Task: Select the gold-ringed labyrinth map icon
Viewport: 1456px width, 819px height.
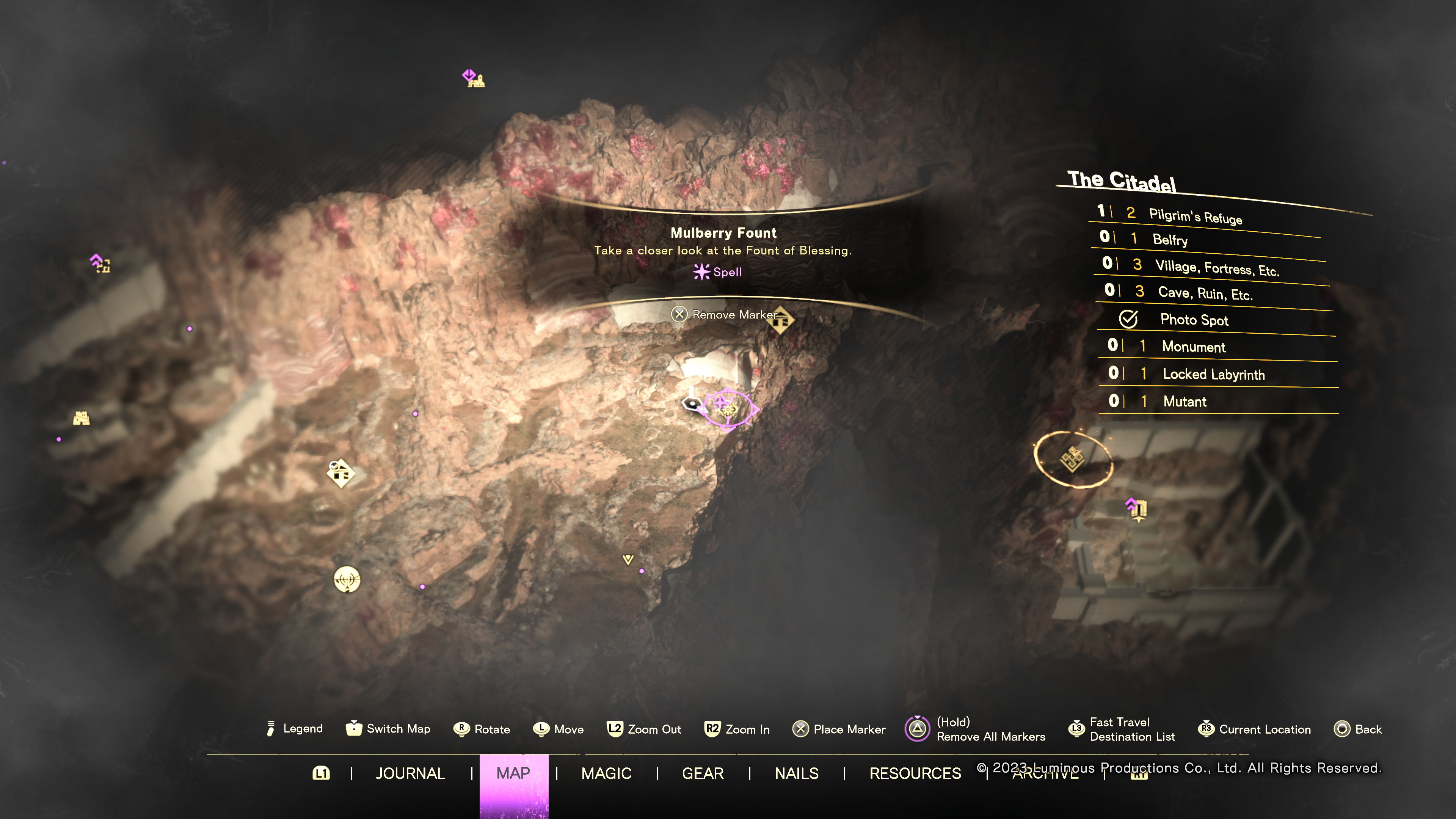Action: [1072, 458]
